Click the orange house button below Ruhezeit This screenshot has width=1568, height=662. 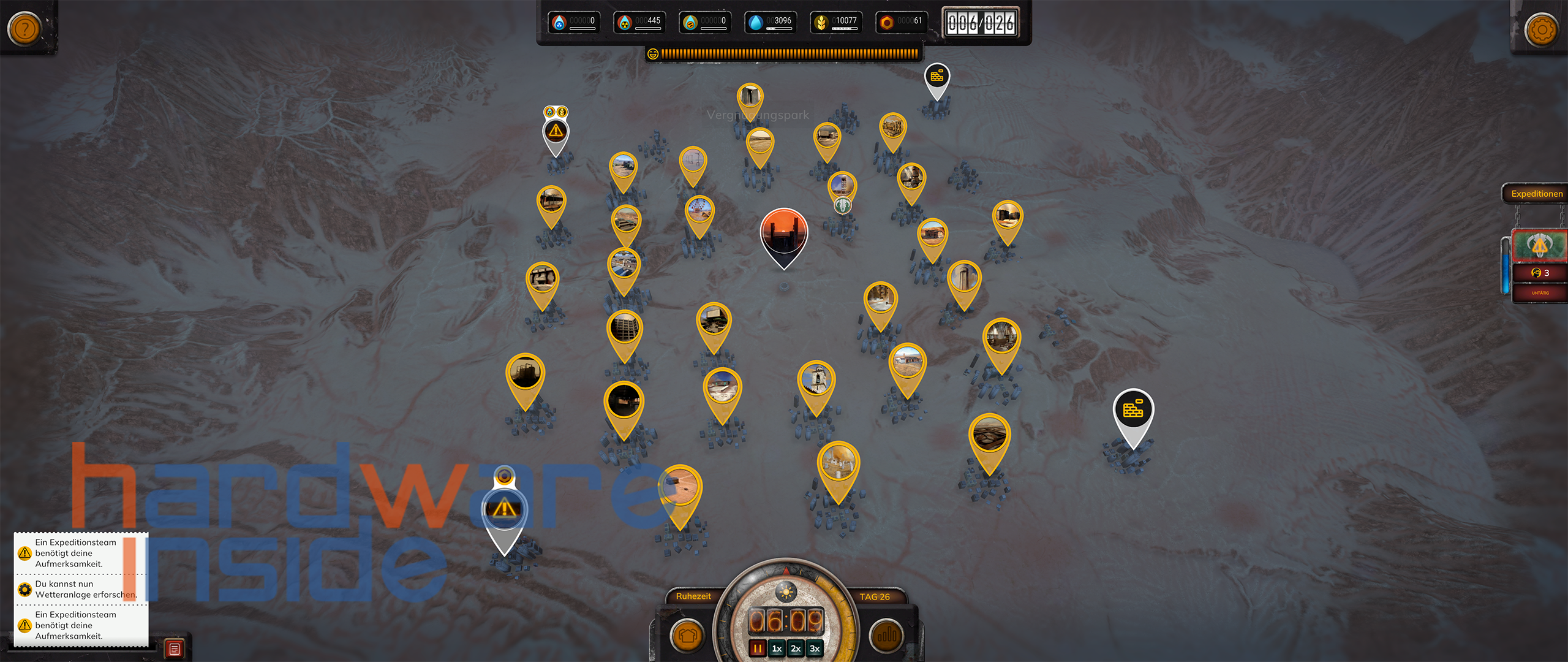[x=687, y=636]
